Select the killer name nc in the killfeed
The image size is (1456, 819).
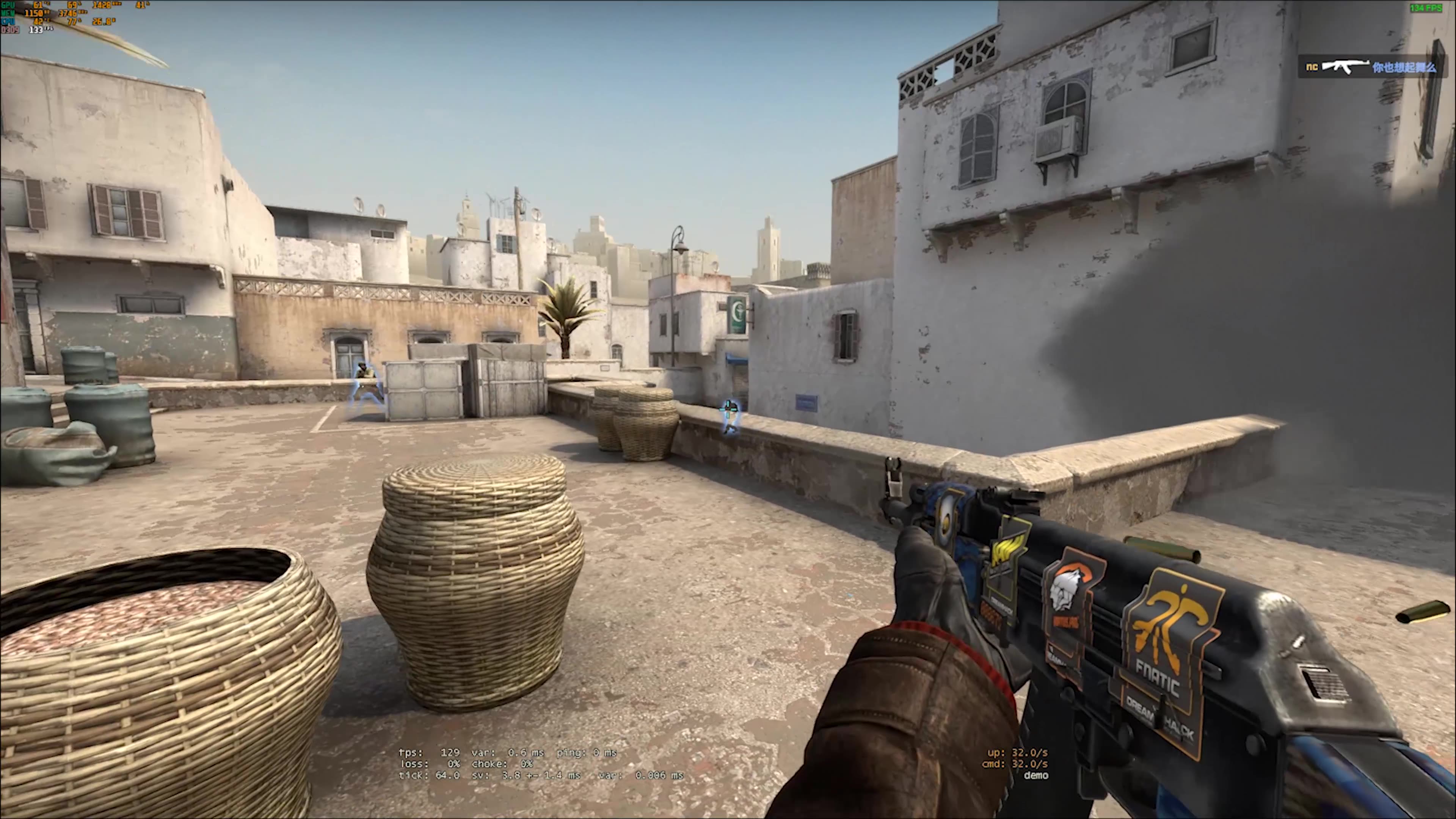[1312, 67]
